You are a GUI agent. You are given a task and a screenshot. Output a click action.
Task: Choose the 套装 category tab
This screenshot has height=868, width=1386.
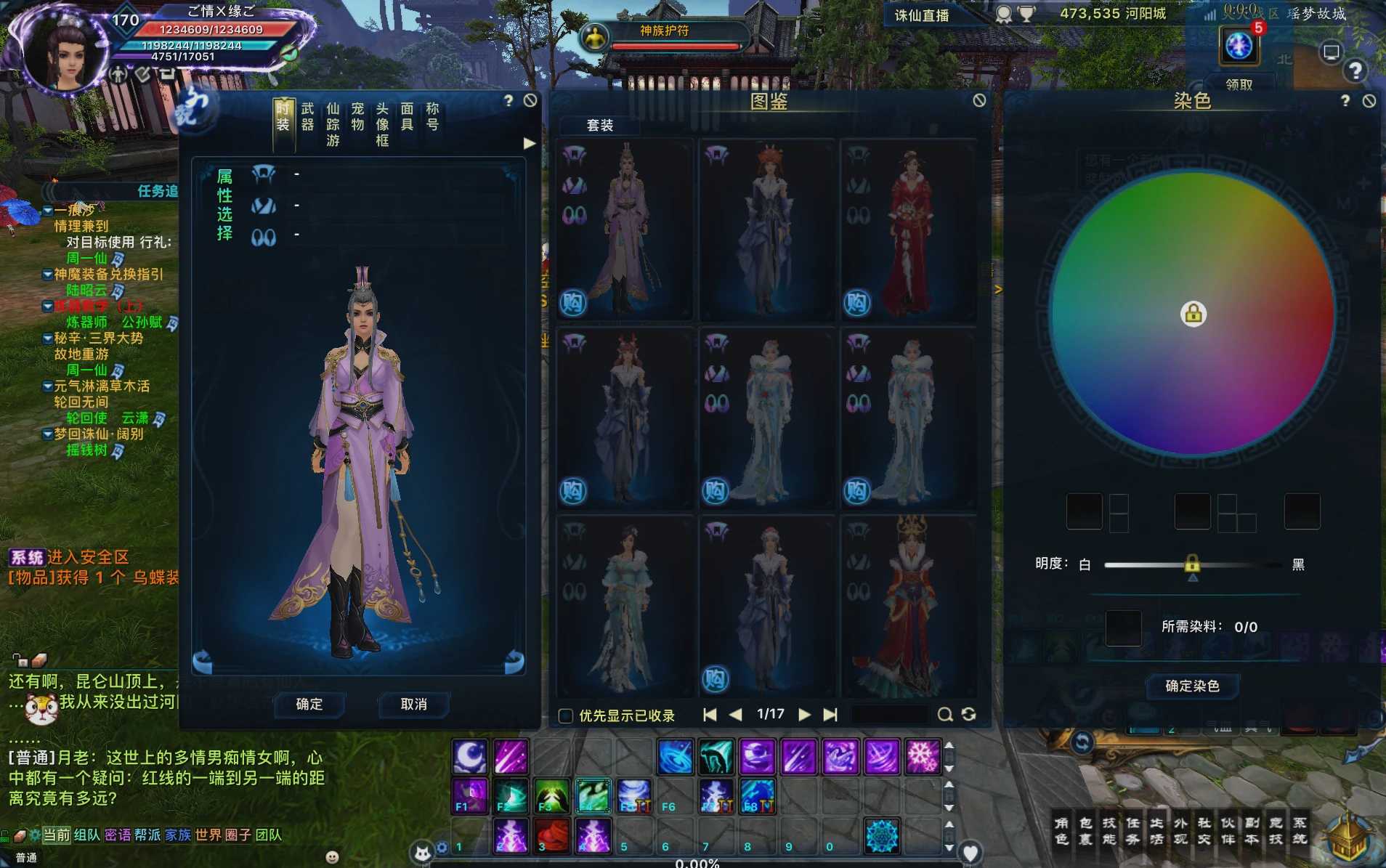pyautogui.click(x=600, y=126)
